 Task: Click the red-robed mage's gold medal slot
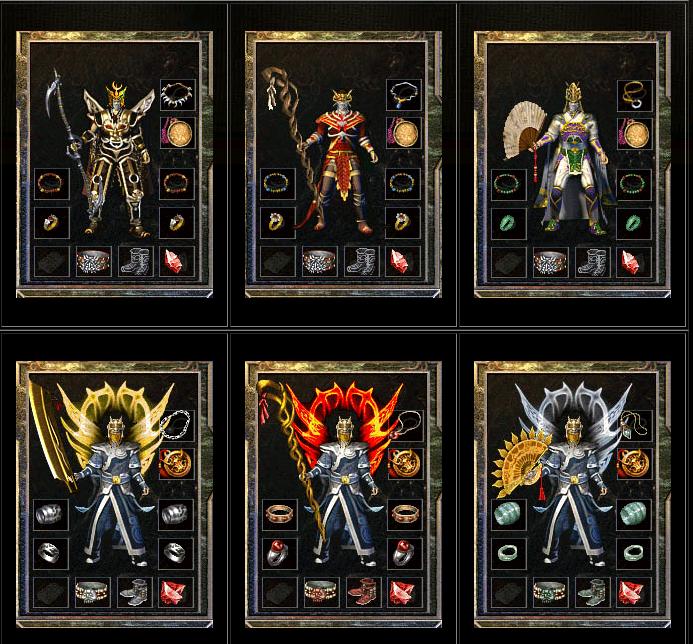point(405,133)
